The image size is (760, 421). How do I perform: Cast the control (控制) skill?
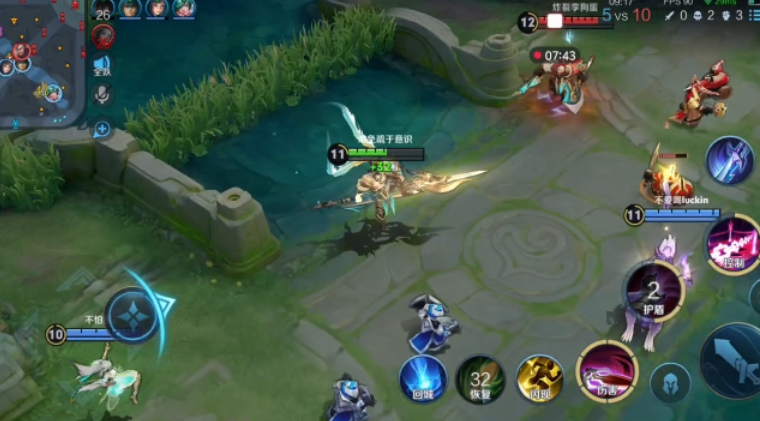pos(733,243)
